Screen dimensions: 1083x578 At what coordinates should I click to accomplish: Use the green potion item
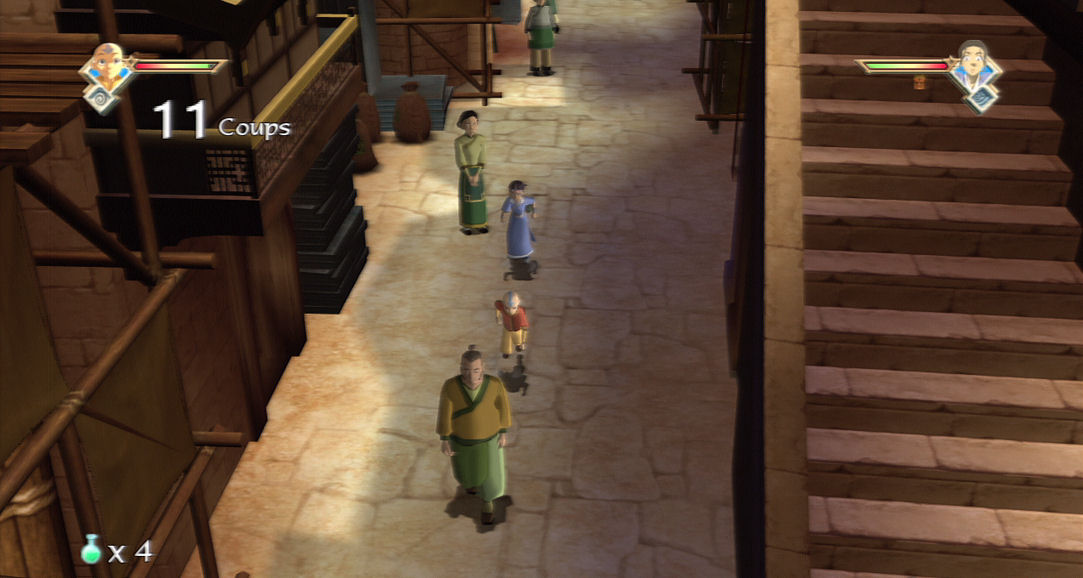coord(92,549)
